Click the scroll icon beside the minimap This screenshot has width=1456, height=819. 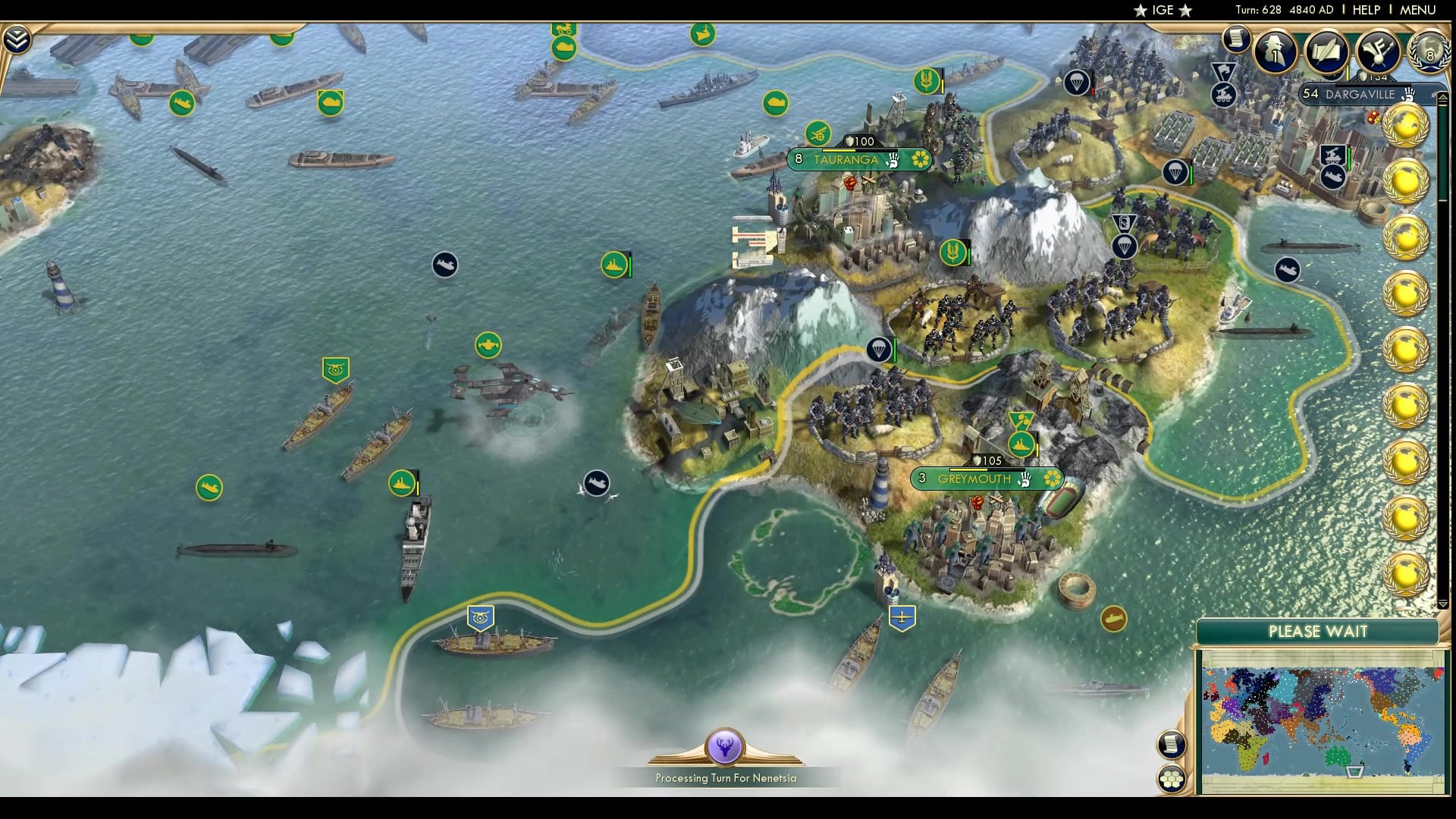[x=1171, y=745]
